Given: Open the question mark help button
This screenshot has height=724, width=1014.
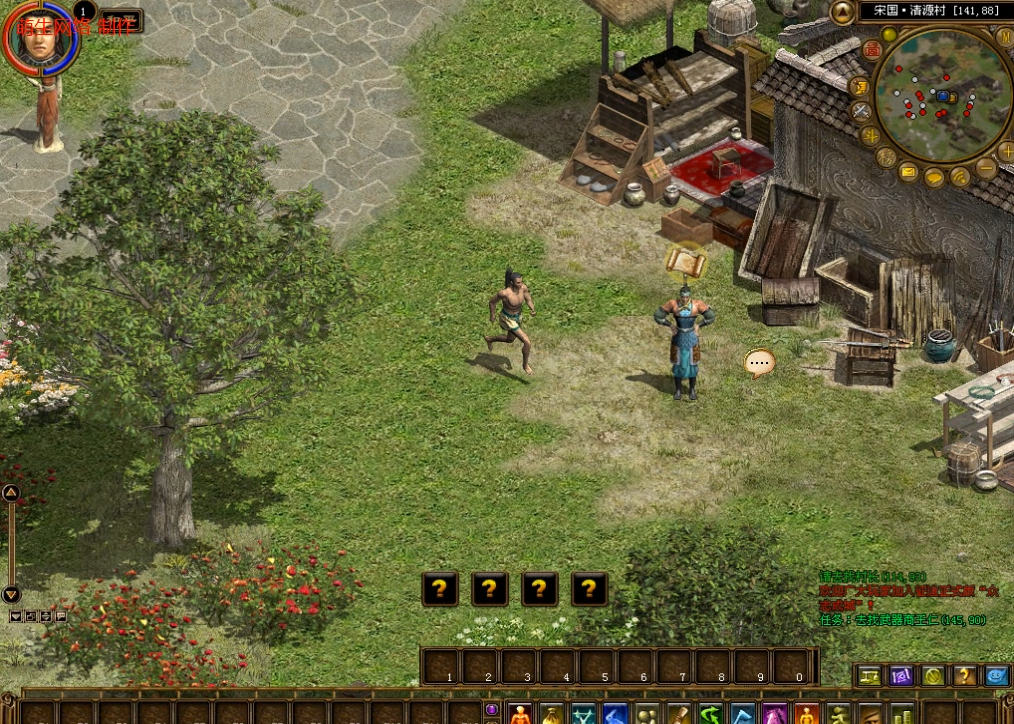Looking at the screenshot, I should click(x=964, y=676).
